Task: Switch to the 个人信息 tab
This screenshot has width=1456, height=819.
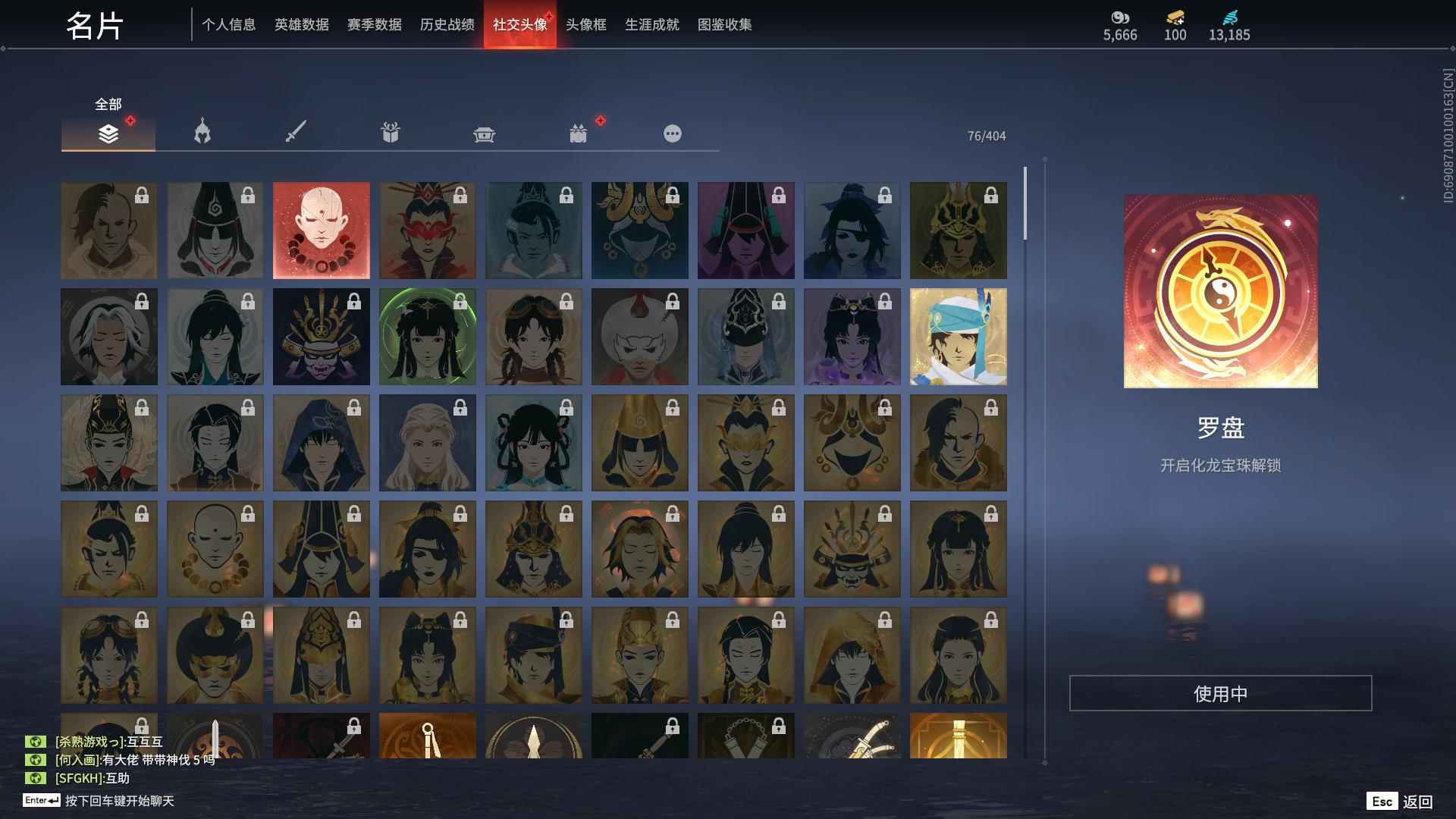Action: click(230, 24)
